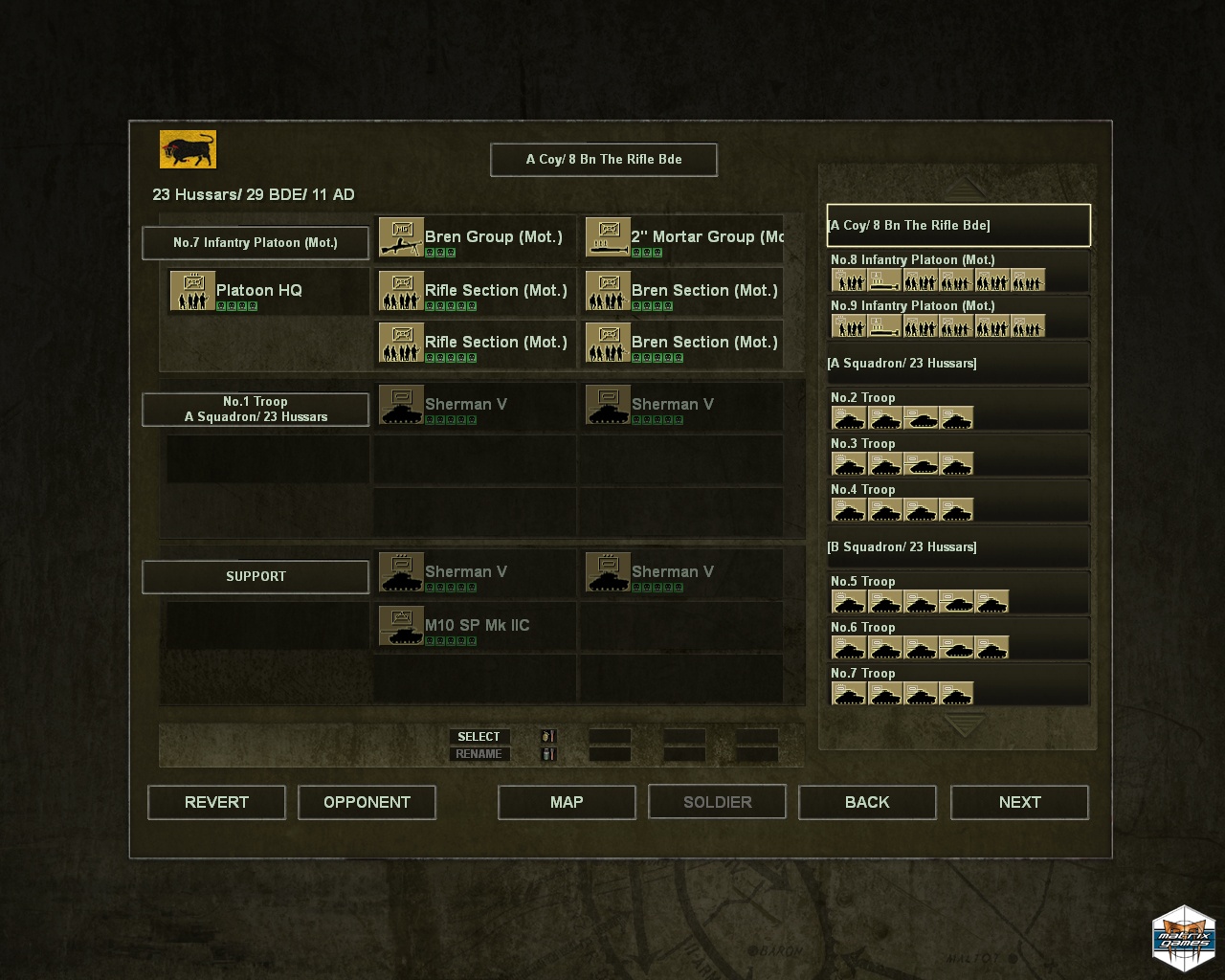The height and width of the screenshot is (980, 1225).
Task: Click the SUPPORT group header
Action: click(x=256, y=576)
